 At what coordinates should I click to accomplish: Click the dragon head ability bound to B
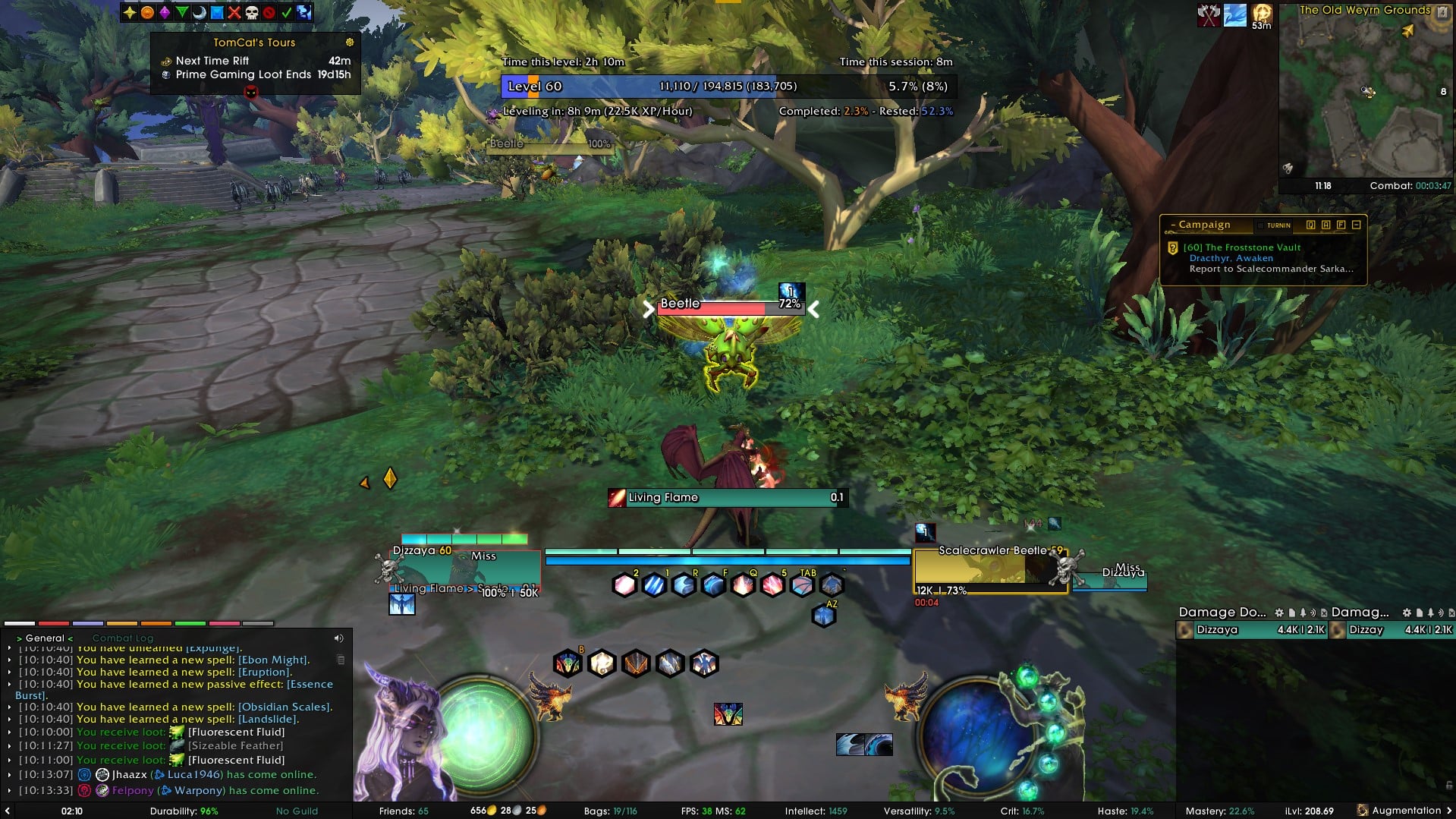(568, 664)
